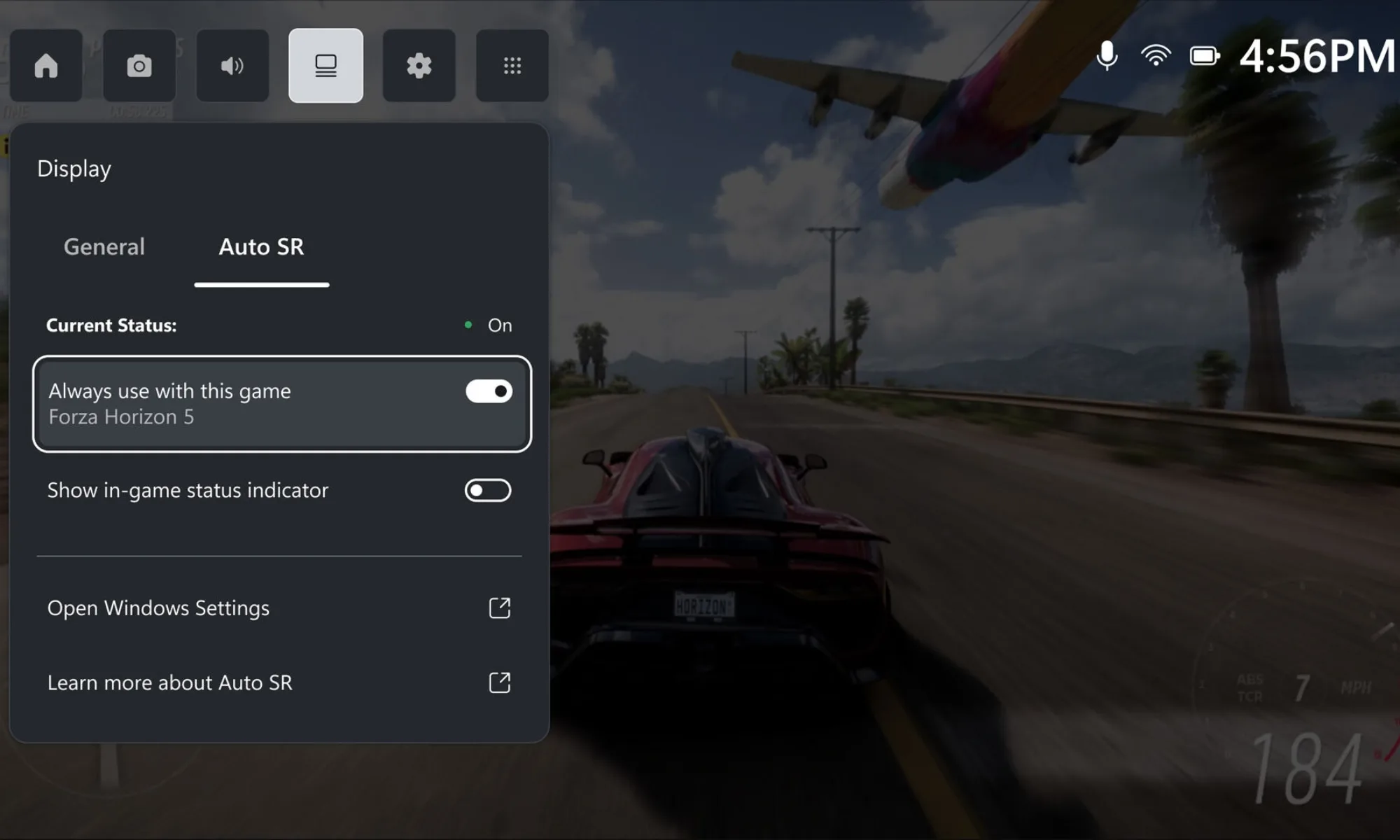Screen dimensions: 1400x840
Task: Open the camera capture widget
Action: click(139, 66)
